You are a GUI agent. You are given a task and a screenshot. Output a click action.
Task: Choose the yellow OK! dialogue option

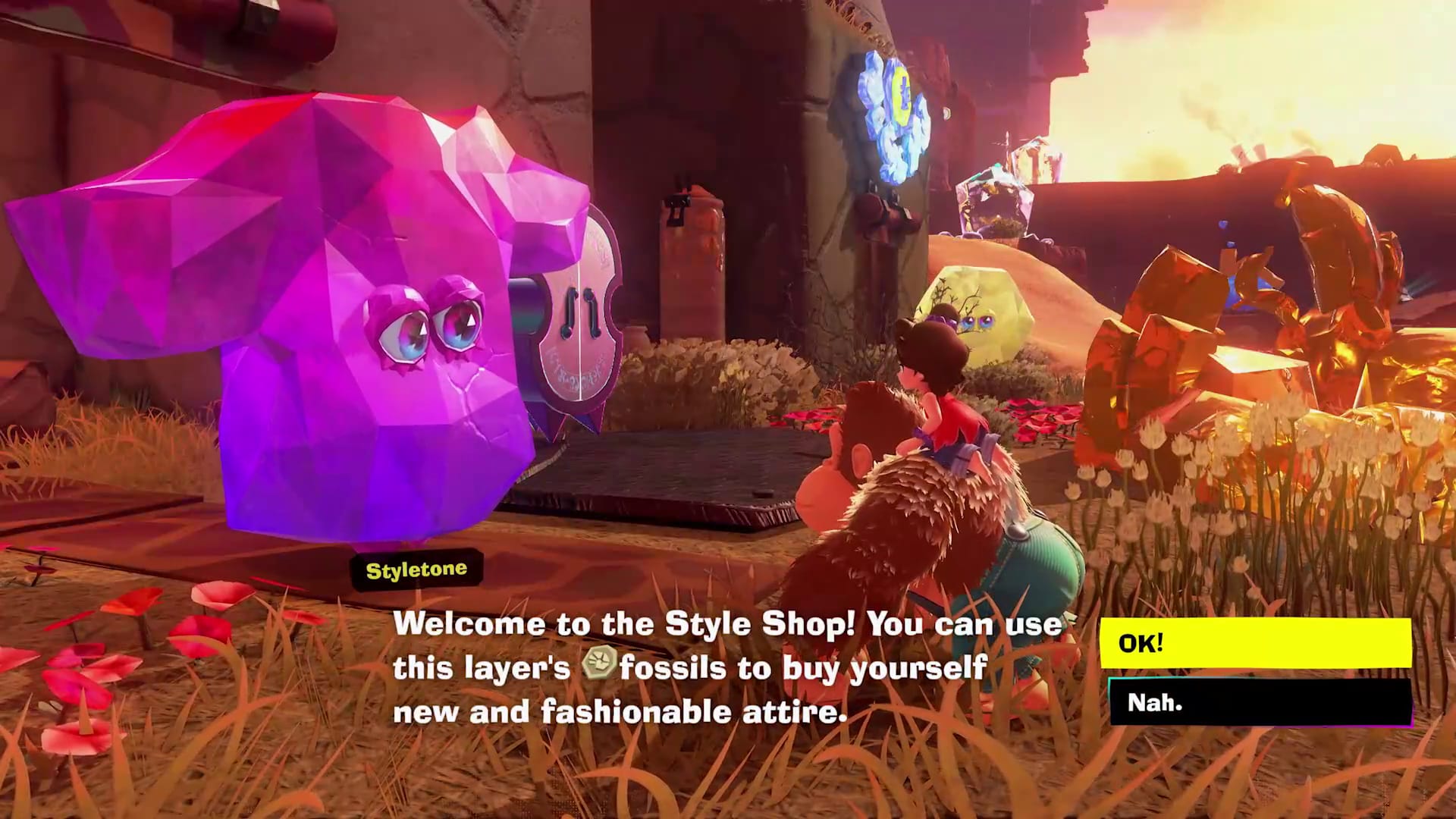[x=1255, y=643]
